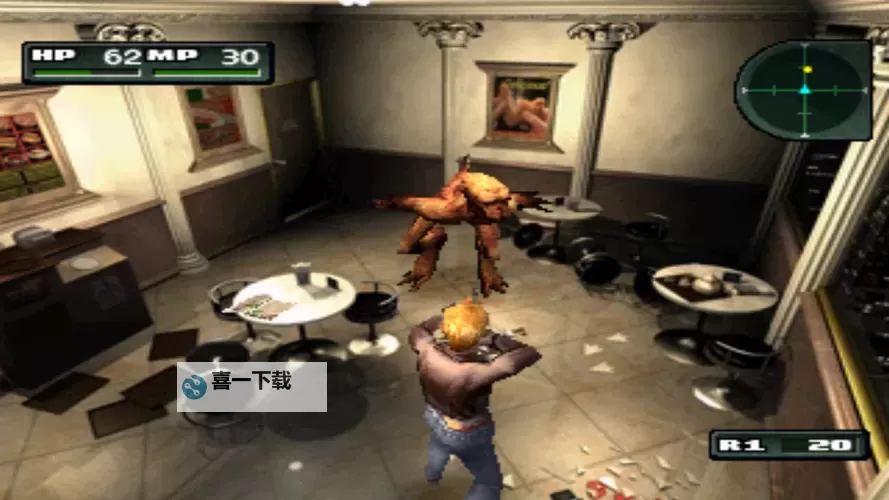Click the circular radar minimap
The height and width of the screenshot is (500, 889).
point(804,90)
